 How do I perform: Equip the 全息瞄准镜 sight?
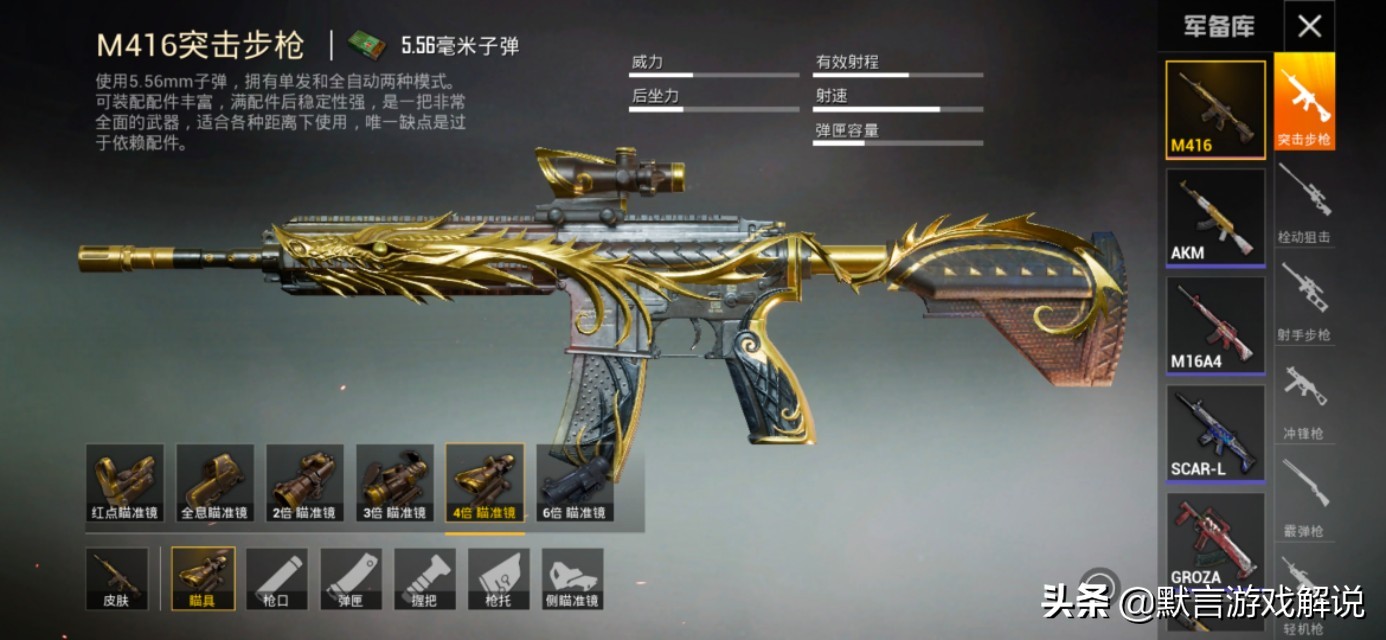tap(214, 483)
